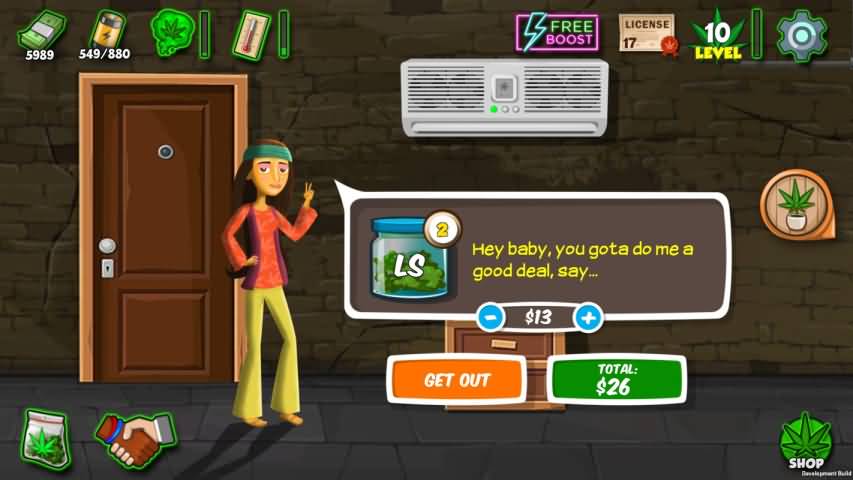Open the weed baggie inventory
Screen dimensions: 853x480
pos(46,438)
